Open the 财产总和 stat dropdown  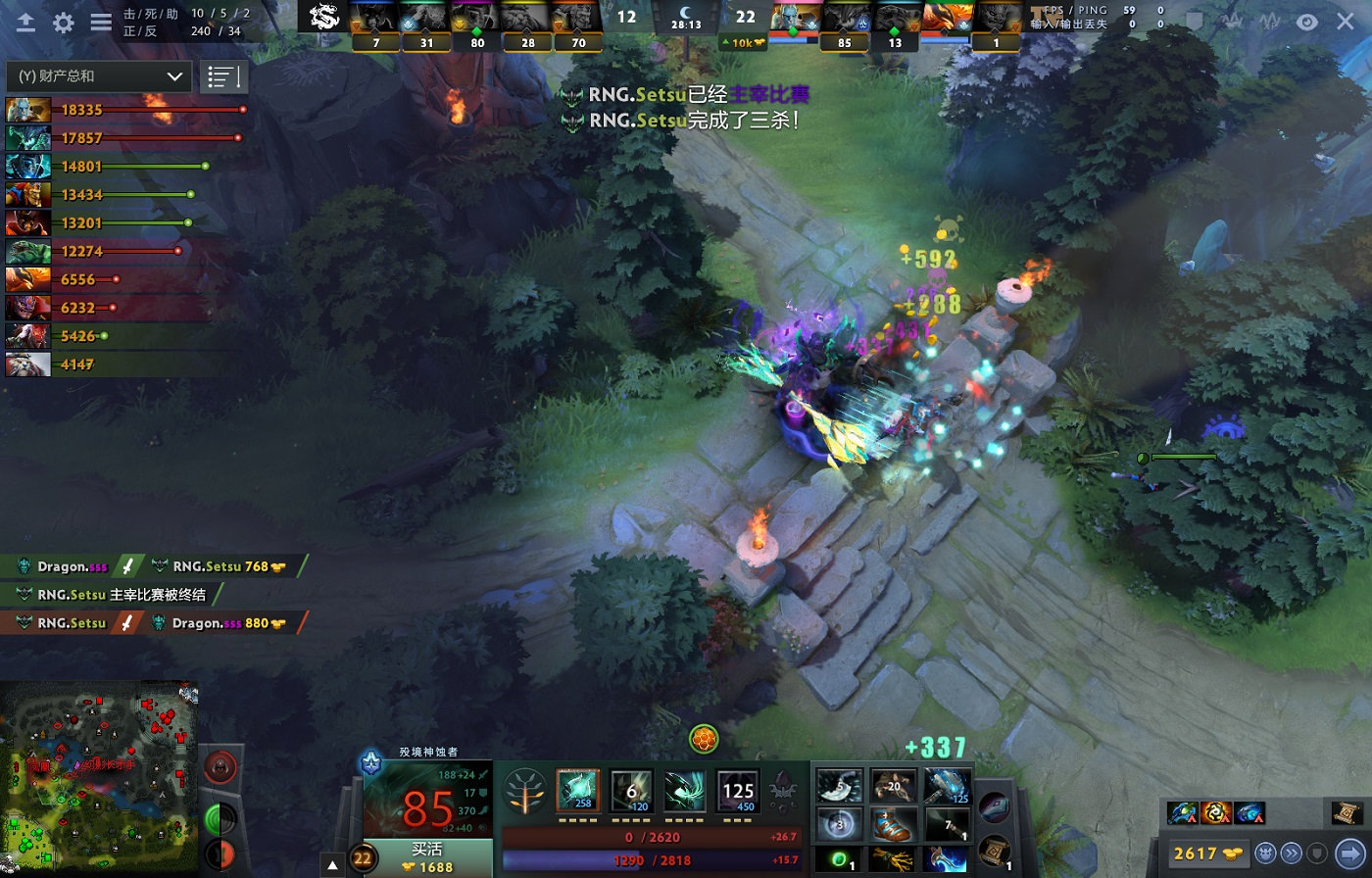click(98, 76)
